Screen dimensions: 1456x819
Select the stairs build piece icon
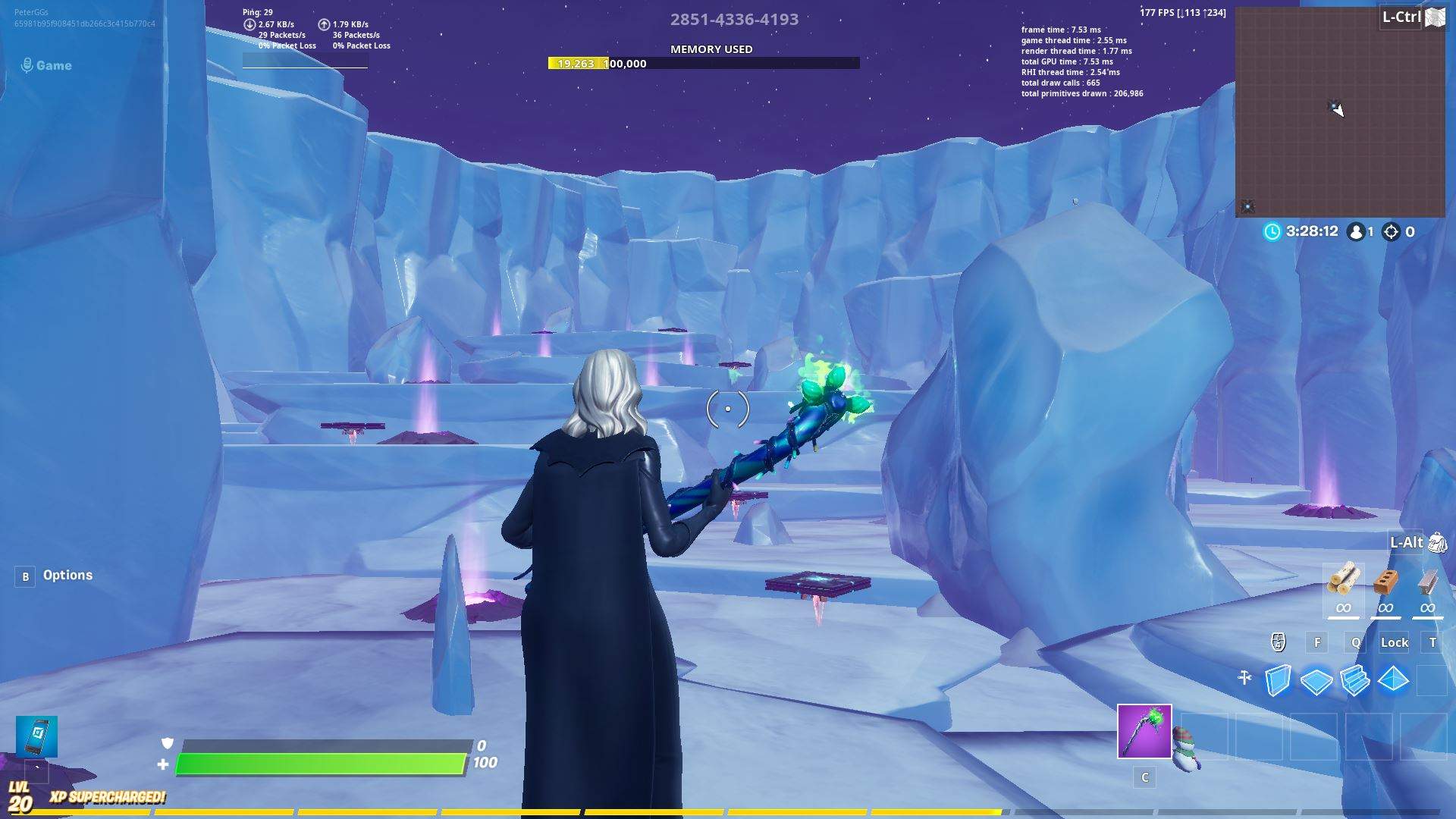tap(1354, 680)
